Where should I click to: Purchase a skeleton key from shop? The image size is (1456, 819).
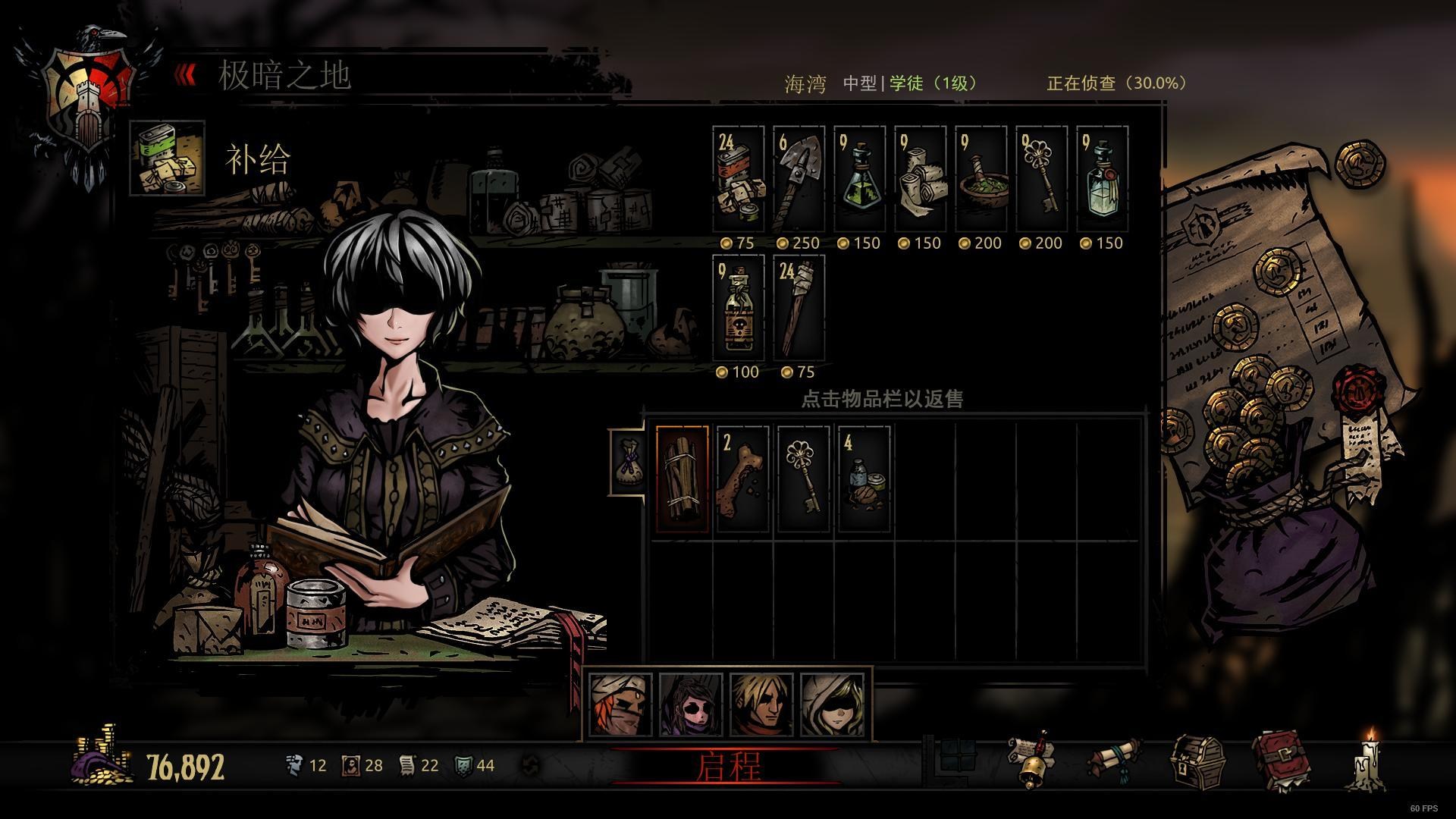click(1042, 180)
